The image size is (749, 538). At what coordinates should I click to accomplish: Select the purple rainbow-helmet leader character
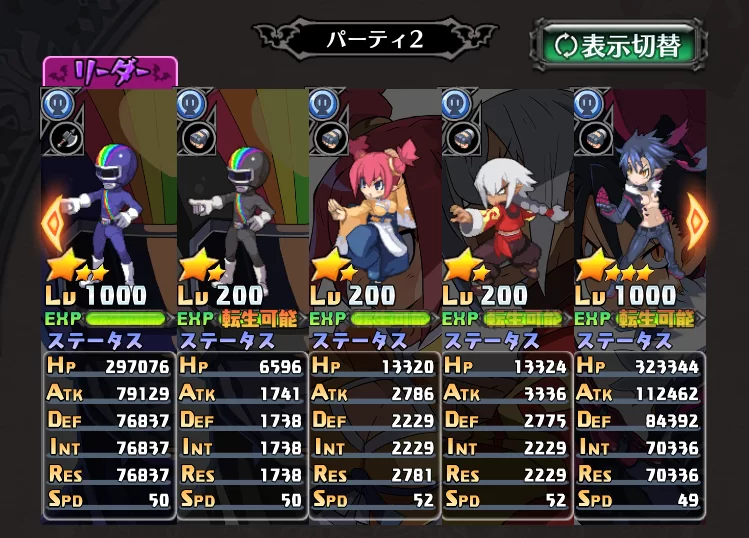click(x=112, y=200)
